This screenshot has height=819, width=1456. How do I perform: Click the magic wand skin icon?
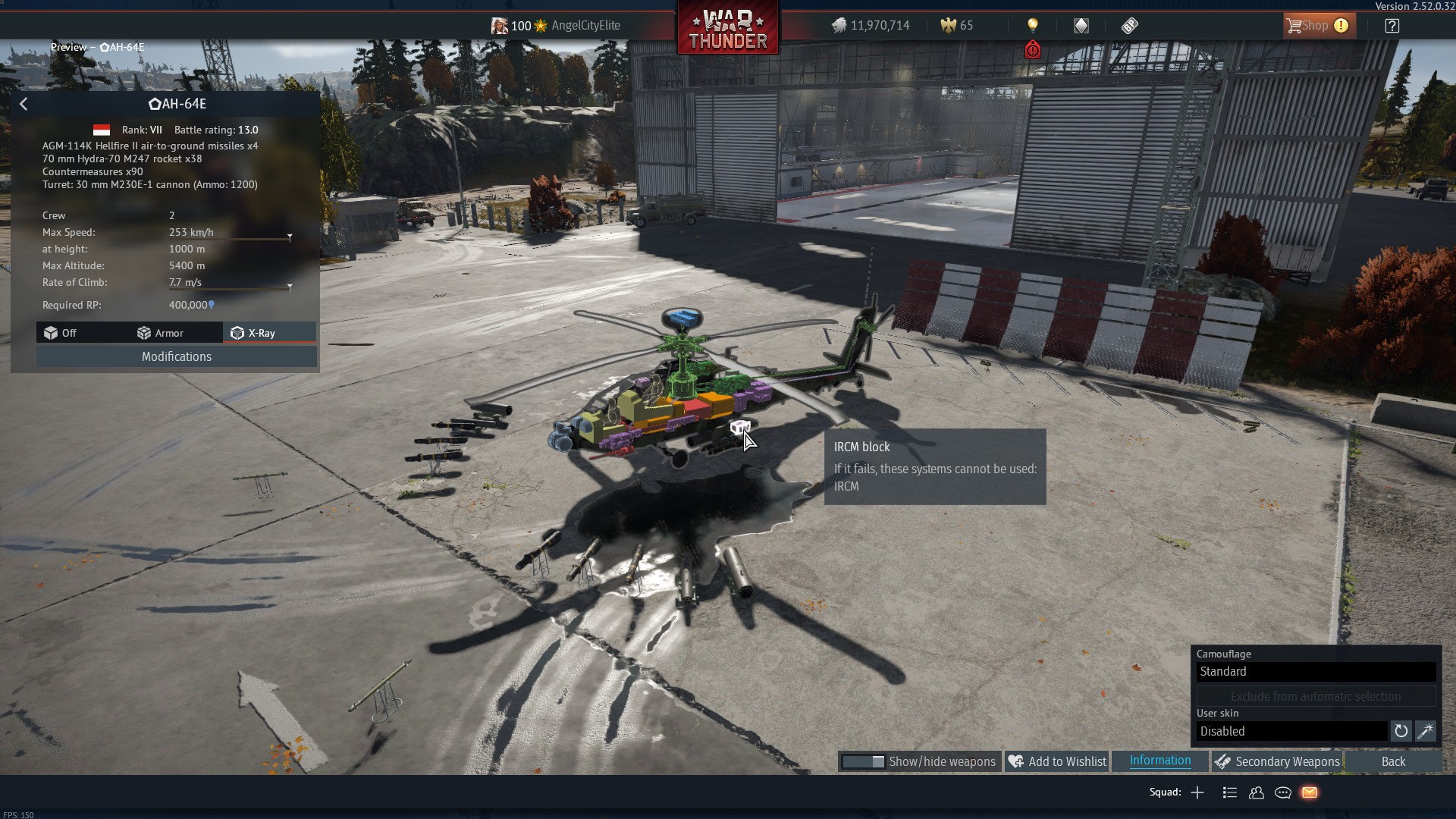(x=1425, y=731)
